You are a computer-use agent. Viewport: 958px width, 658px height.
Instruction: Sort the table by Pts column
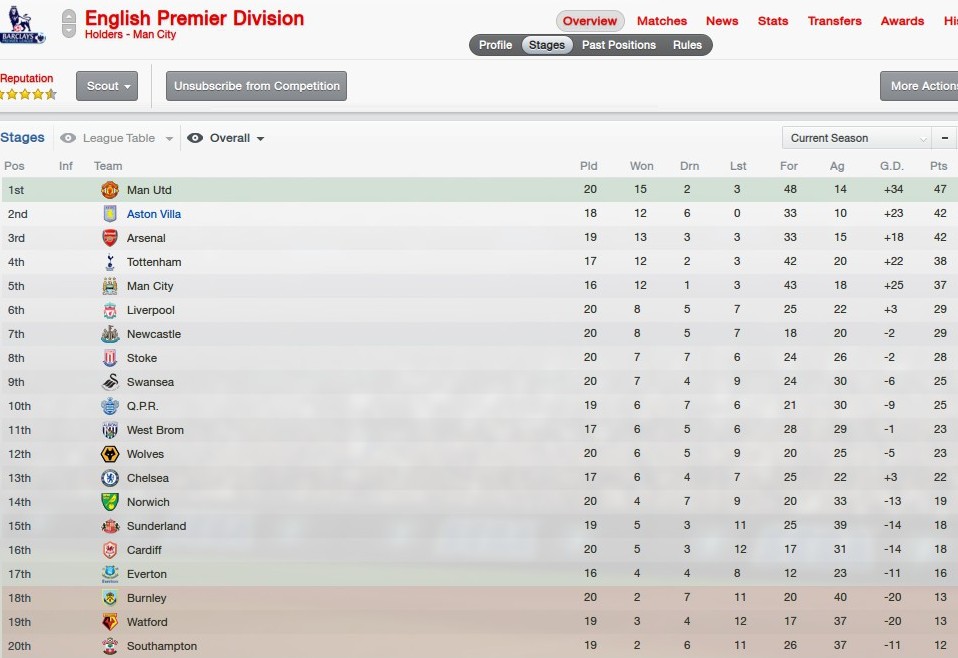pos(937,166)
